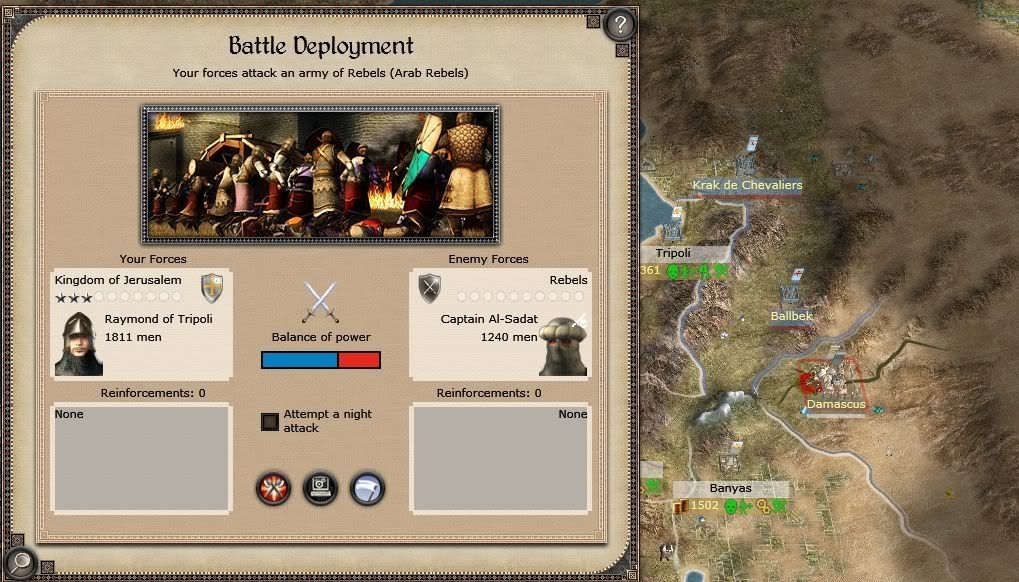Viewport: 1019px width, 582px height.
Task: Select the Ballbek settlement label
Action: point(791,316)
